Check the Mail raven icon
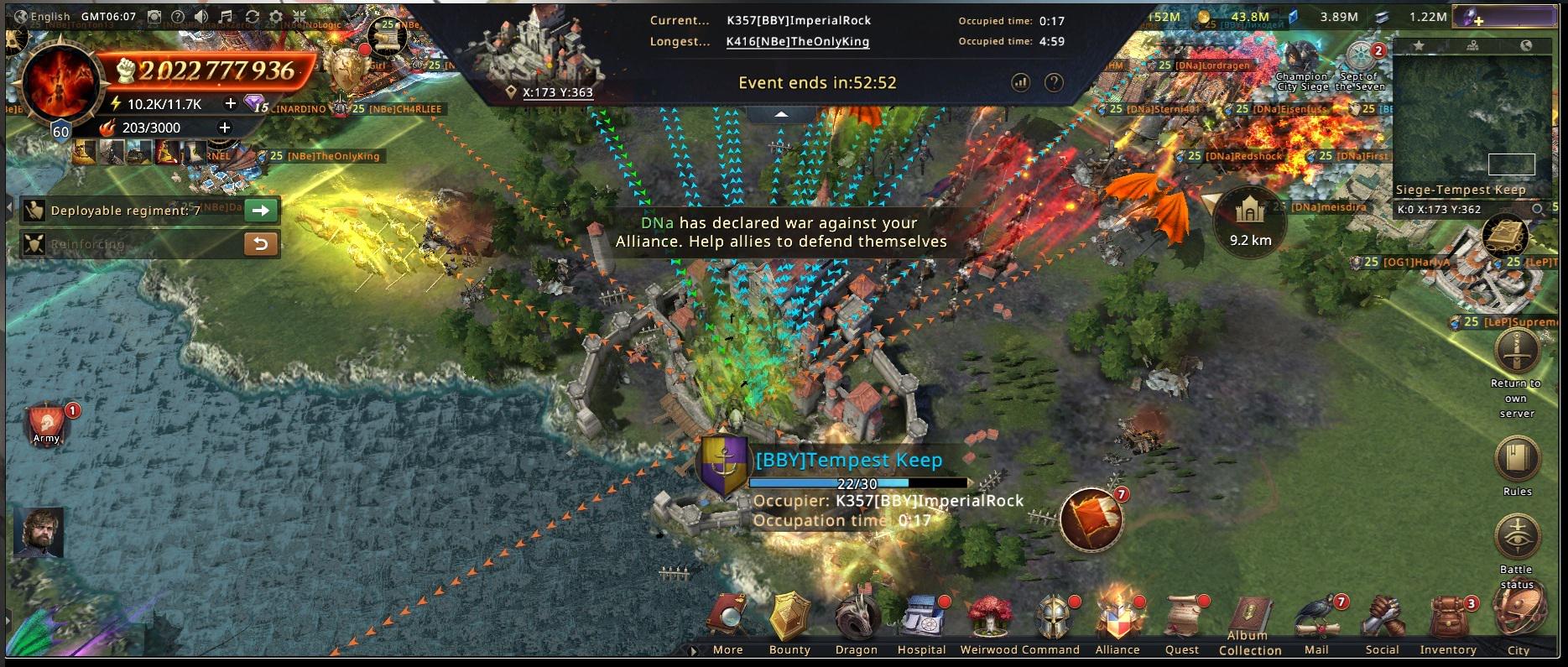Image resolution: width=1568 pixels, height=667 pixels. (1316, 619)
